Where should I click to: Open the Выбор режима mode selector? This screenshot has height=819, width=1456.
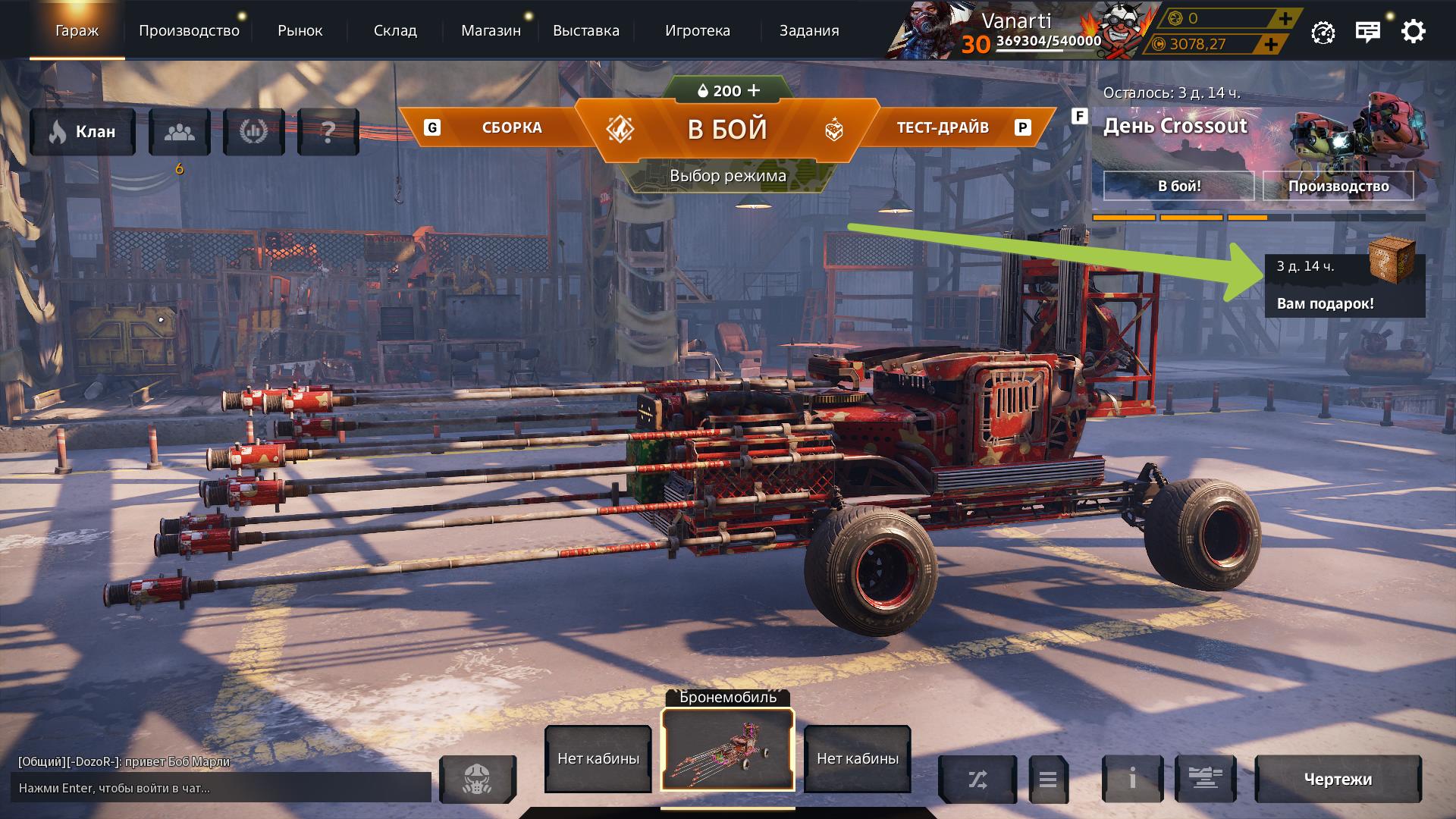(727, 175)
